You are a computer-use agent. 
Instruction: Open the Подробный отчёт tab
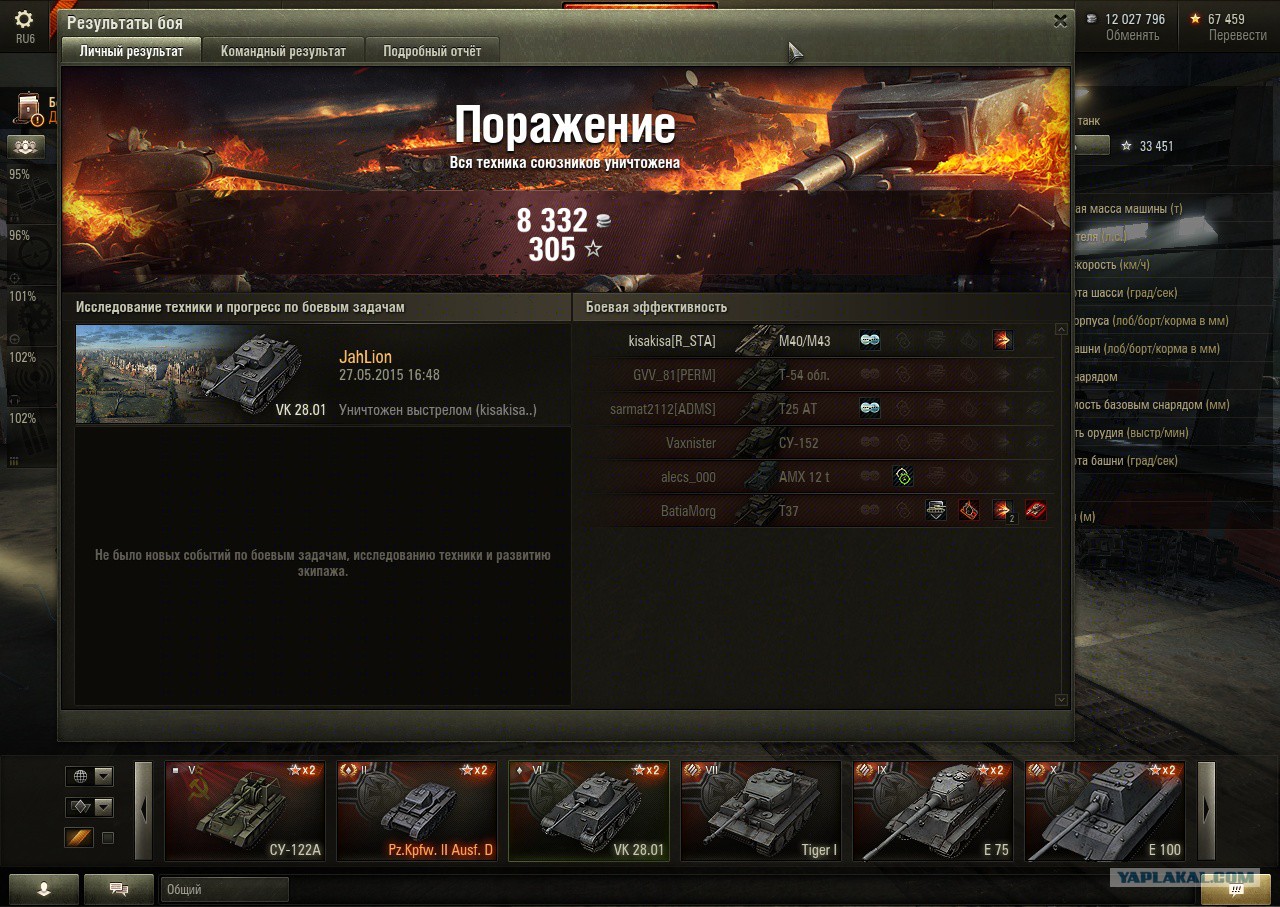click(432, 51)
